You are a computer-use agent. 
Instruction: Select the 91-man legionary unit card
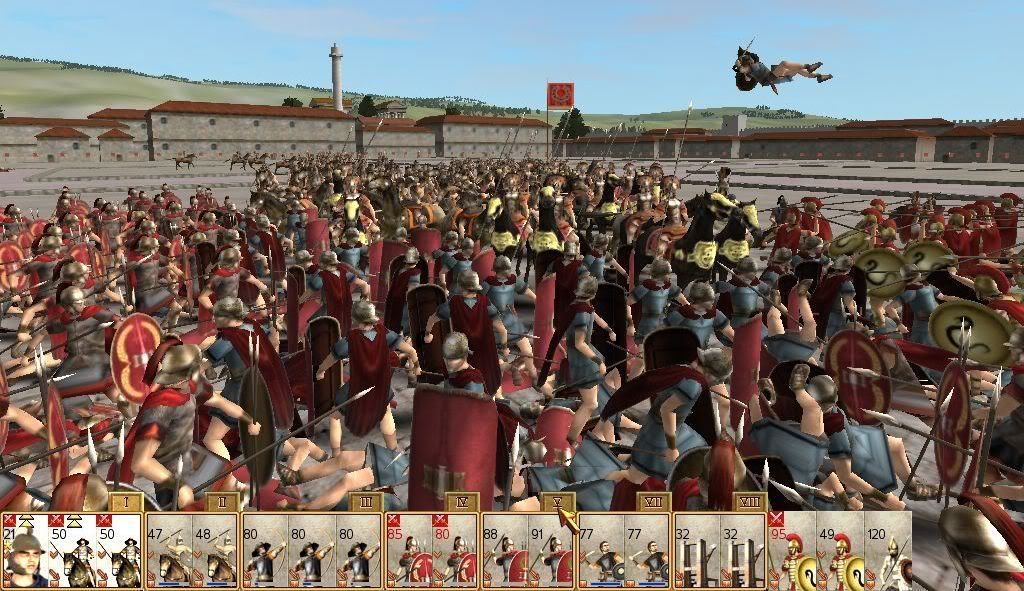click(552, 551)
